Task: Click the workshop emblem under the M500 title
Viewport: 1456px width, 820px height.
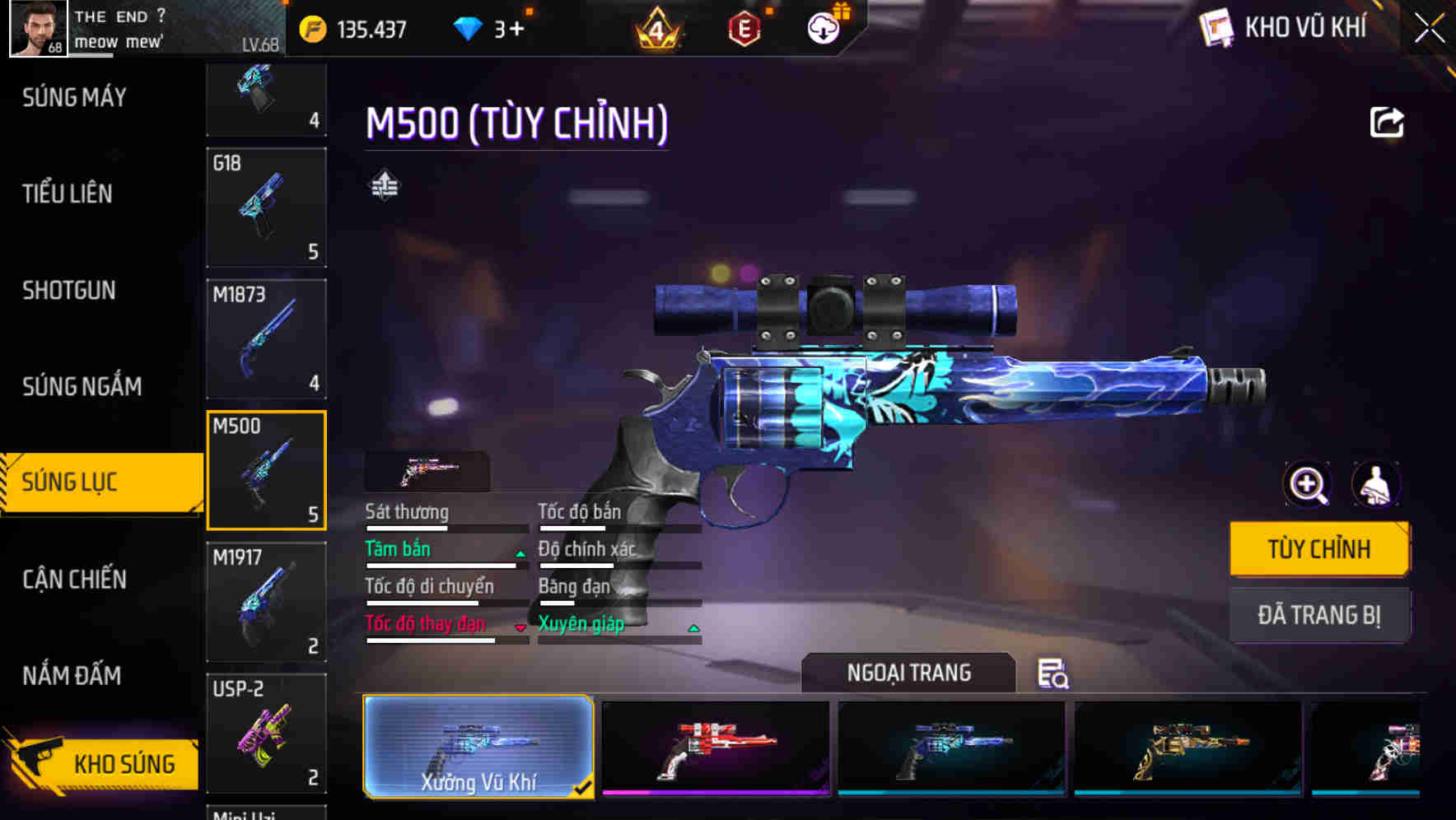Action: [x=384, y=185]
